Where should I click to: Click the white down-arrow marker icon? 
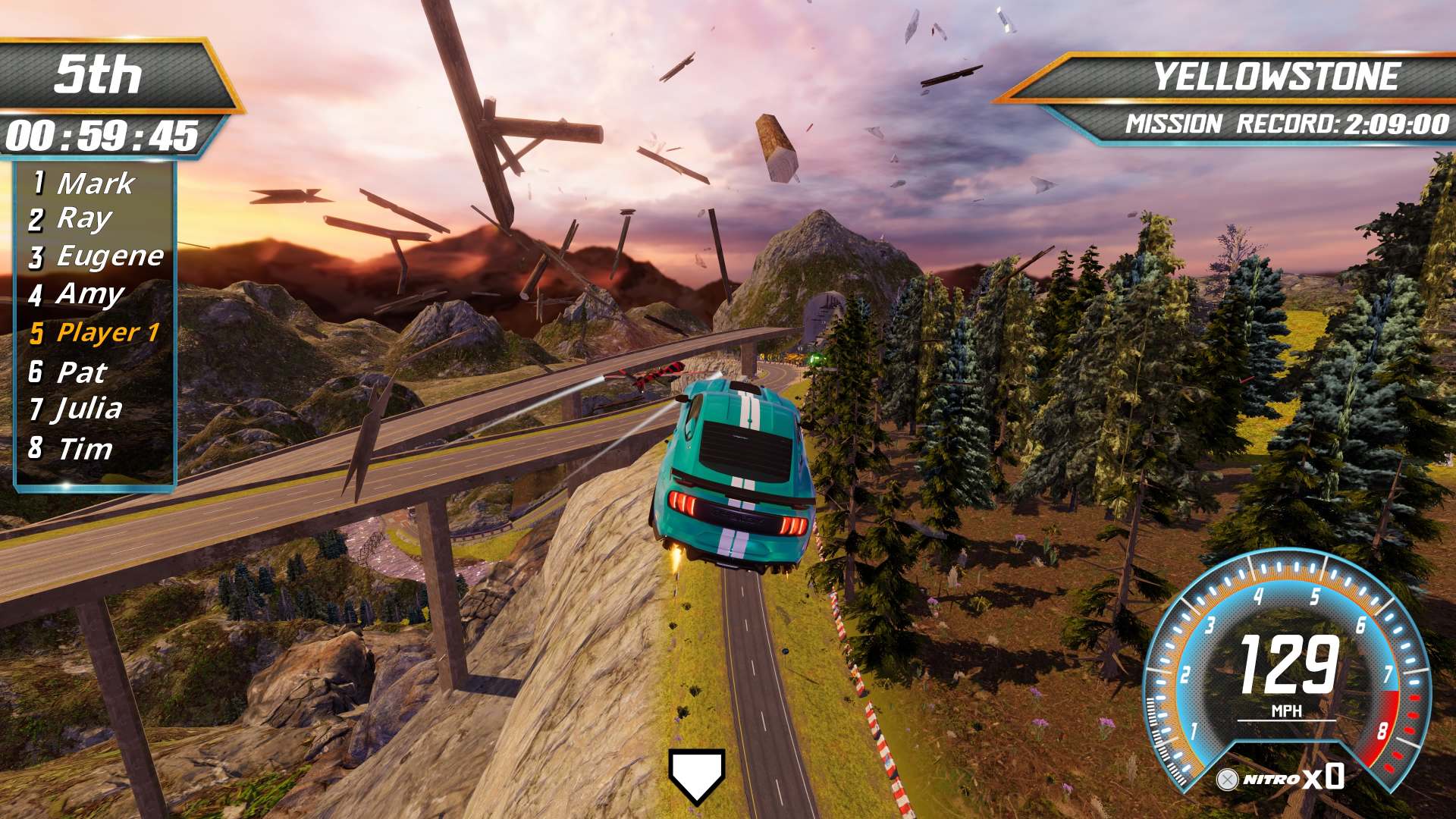point(696,775)
